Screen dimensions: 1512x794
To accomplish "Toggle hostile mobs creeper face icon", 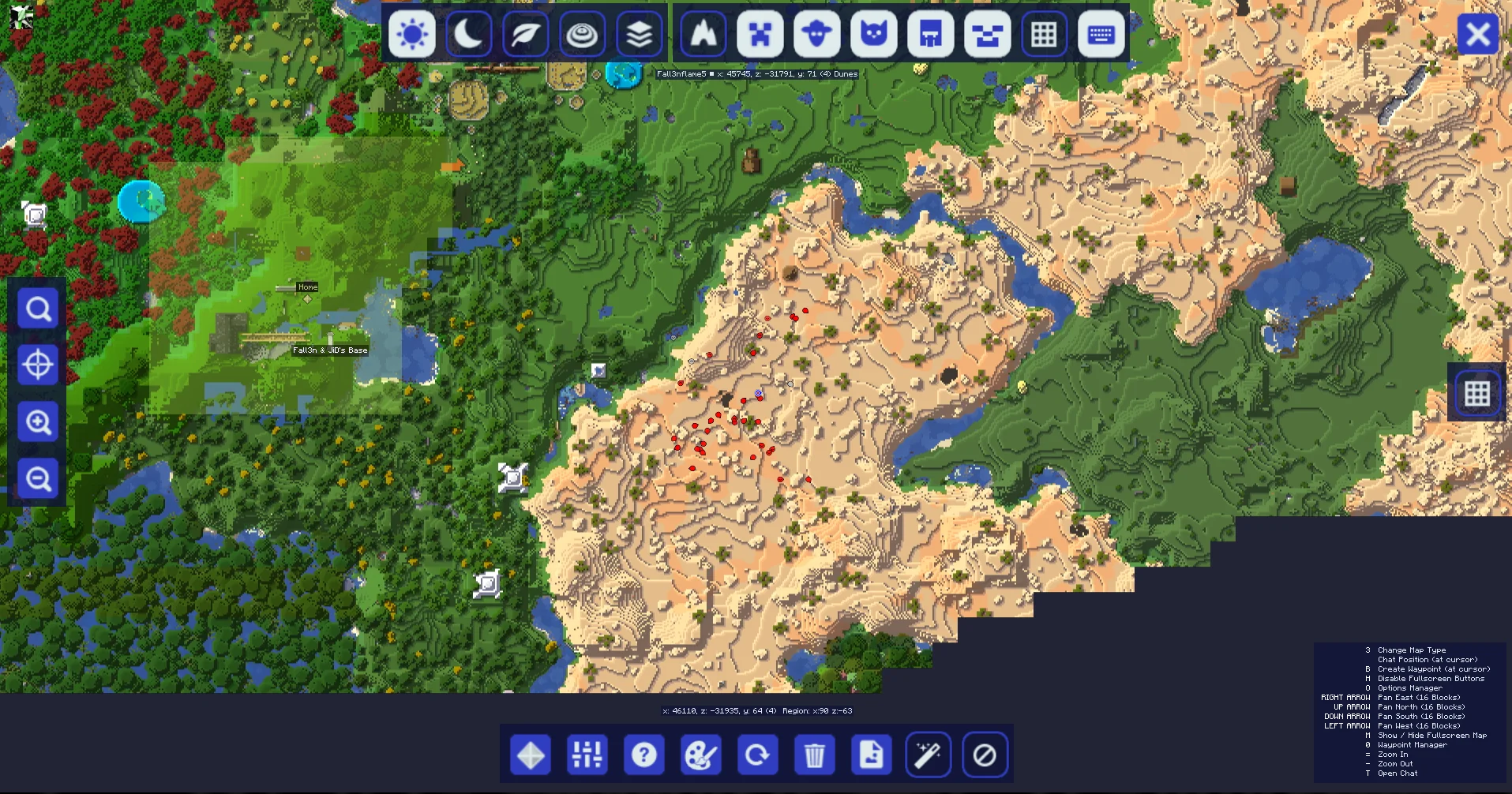I will pyautogui.click(x=760, y=35).
